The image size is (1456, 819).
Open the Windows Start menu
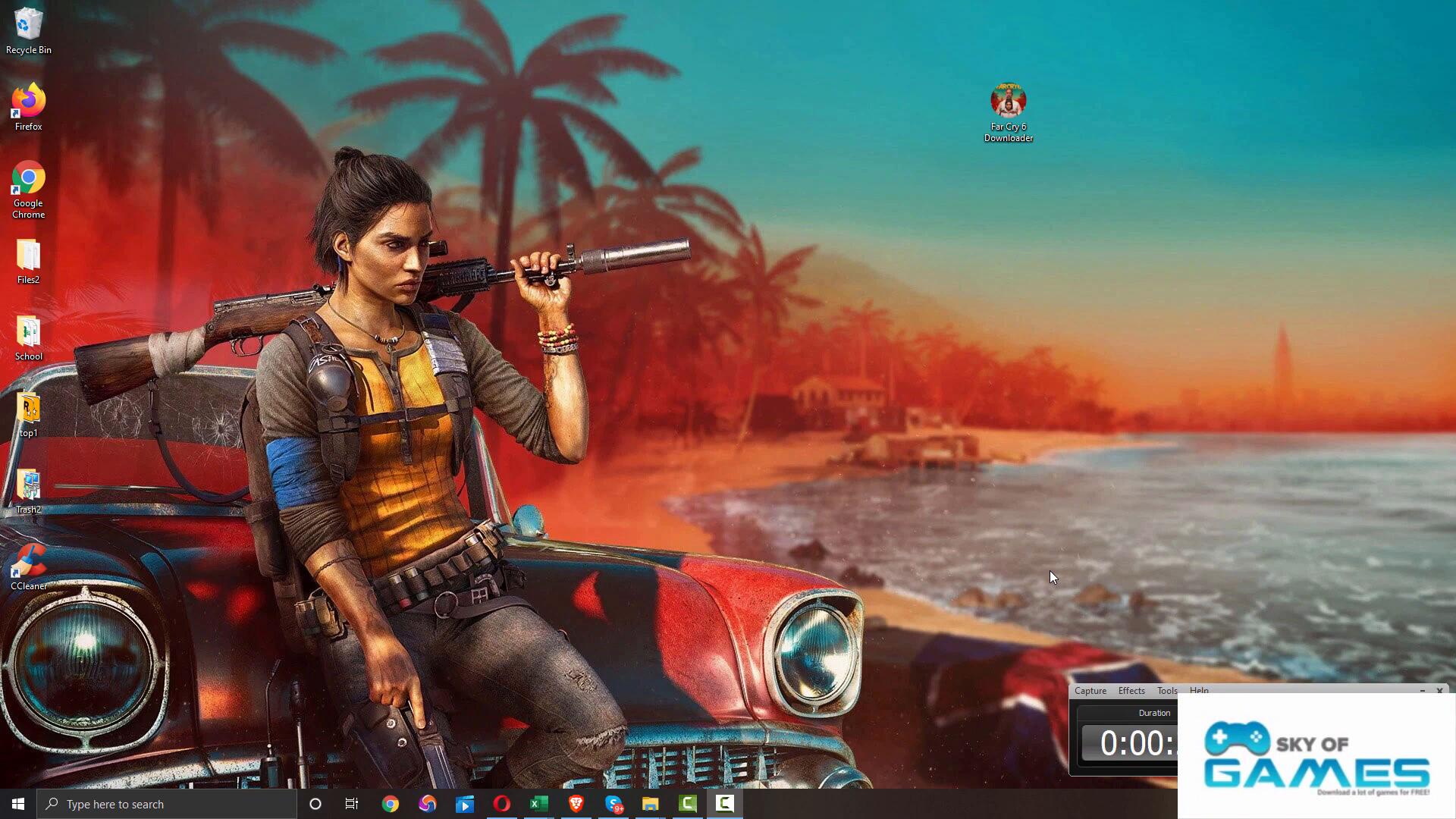pyautogui.click(x=18, y=804)
